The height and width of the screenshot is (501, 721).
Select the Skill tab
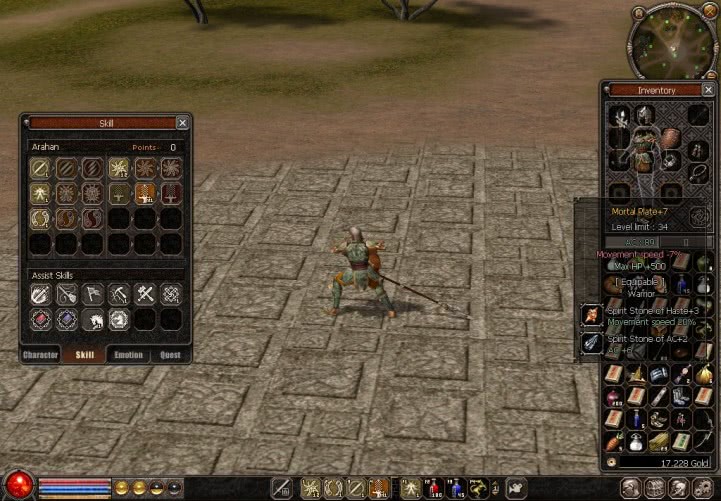click(x=85, y=355)
